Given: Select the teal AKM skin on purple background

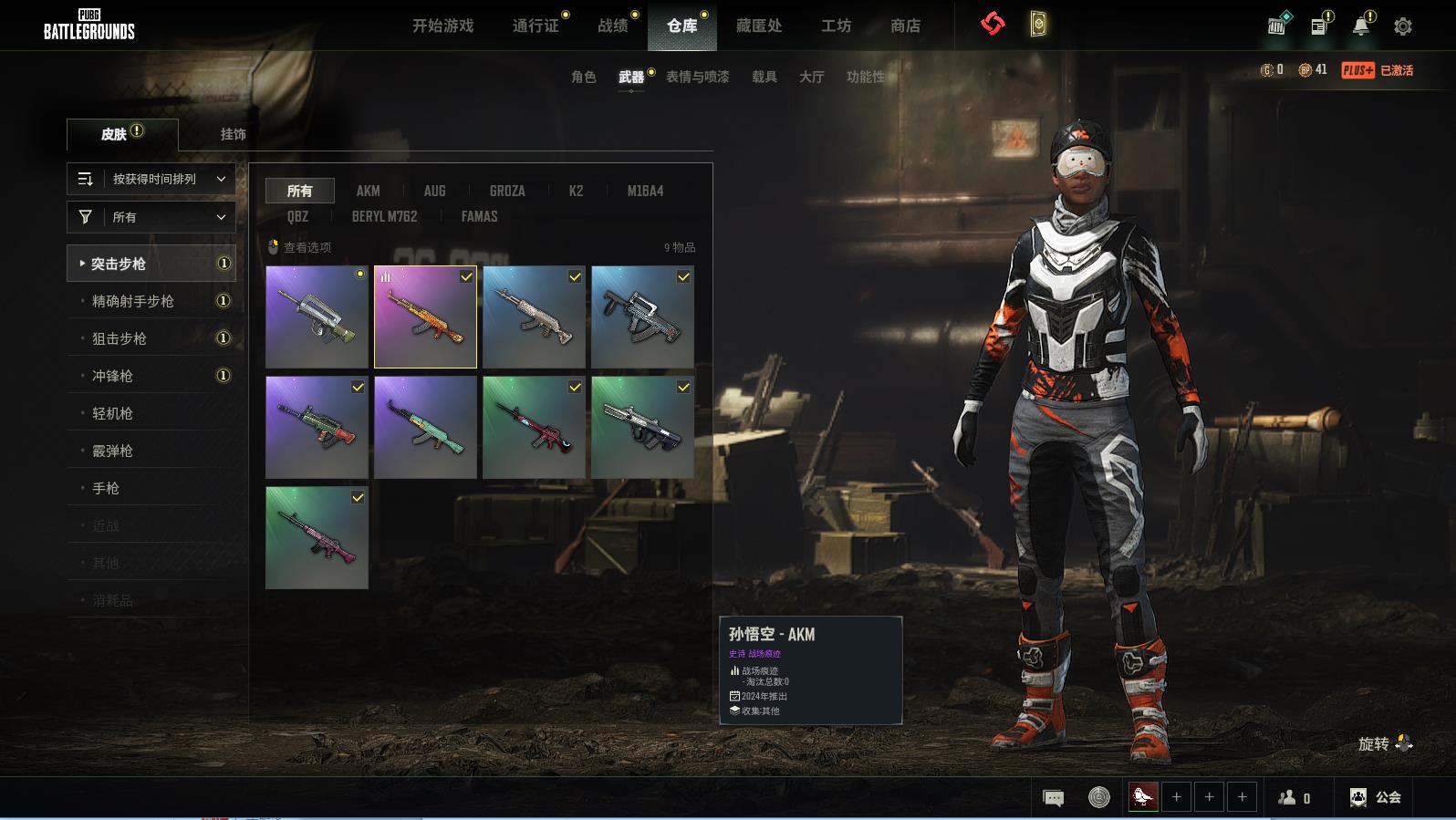Looking at the screenshot, I should pyautogui.click(x=425, y=427).
